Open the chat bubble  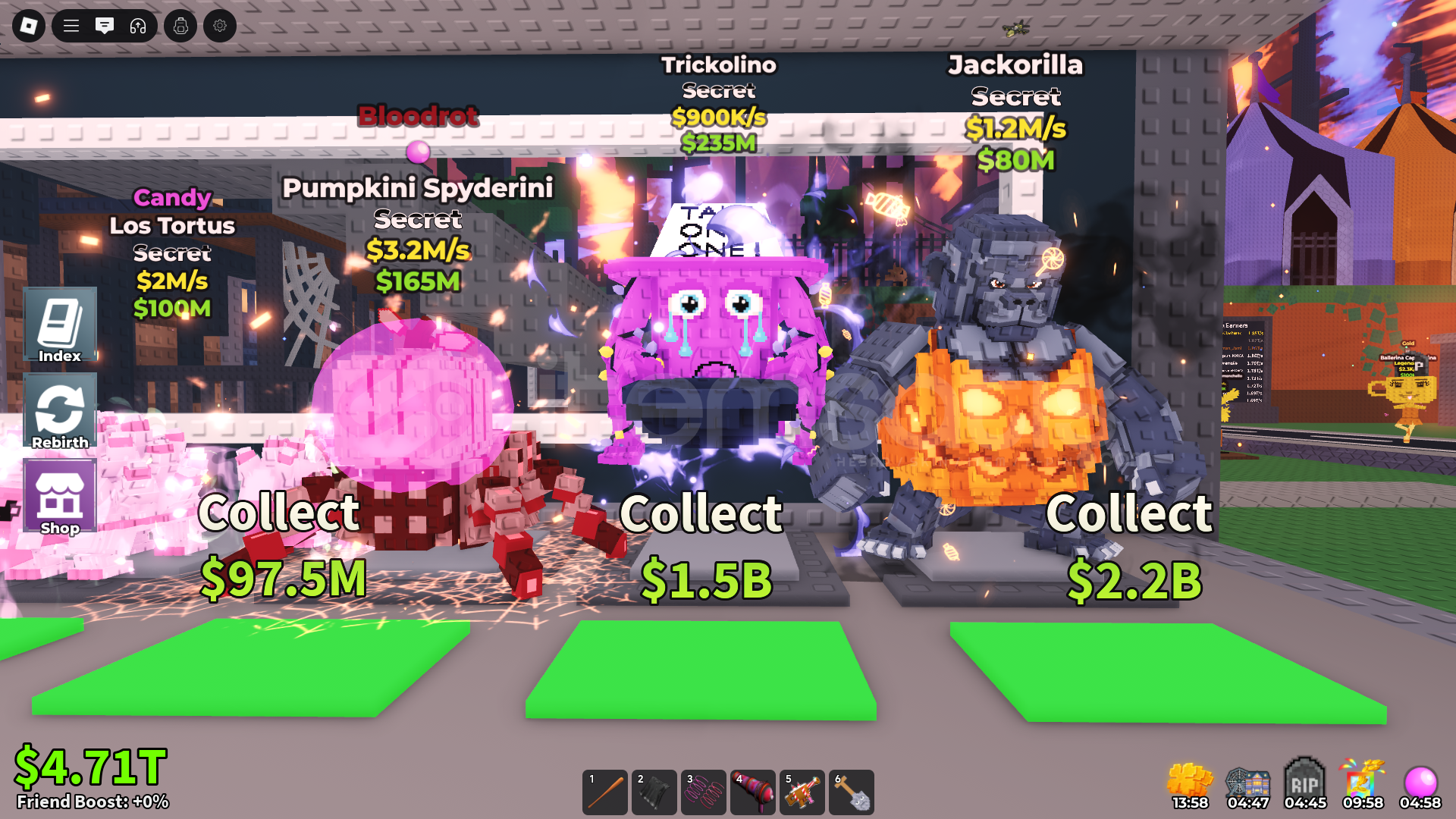tap(105, 25)
